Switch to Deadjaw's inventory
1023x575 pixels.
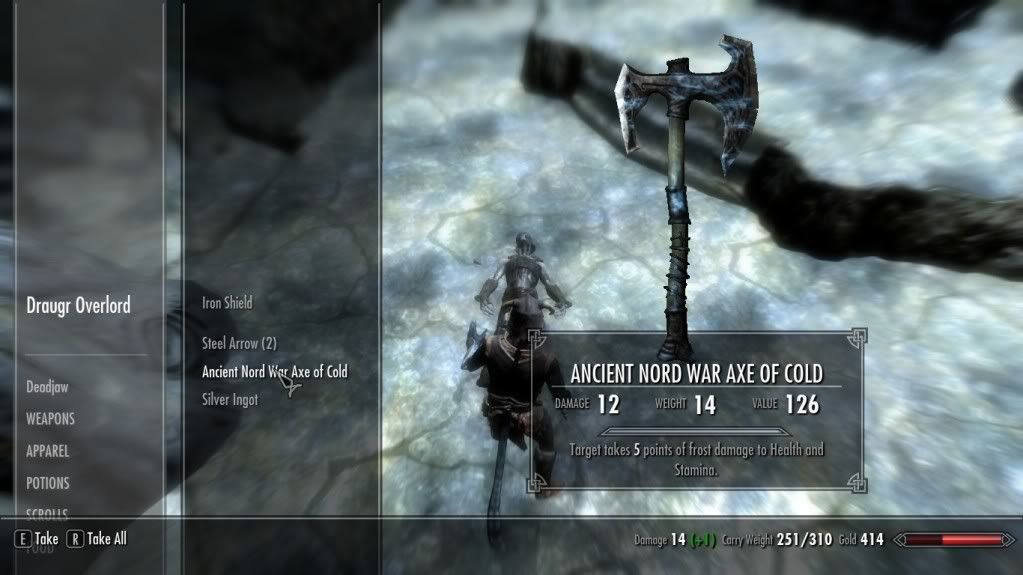pyautogui.click(x=47, y=387)
